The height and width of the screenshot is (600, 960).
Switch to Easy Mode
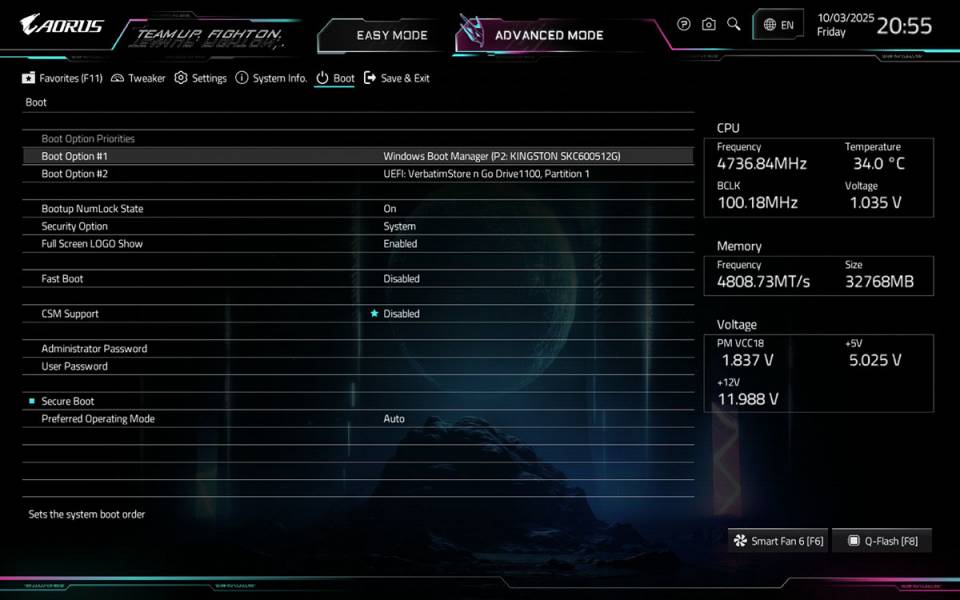coord(391,35)
